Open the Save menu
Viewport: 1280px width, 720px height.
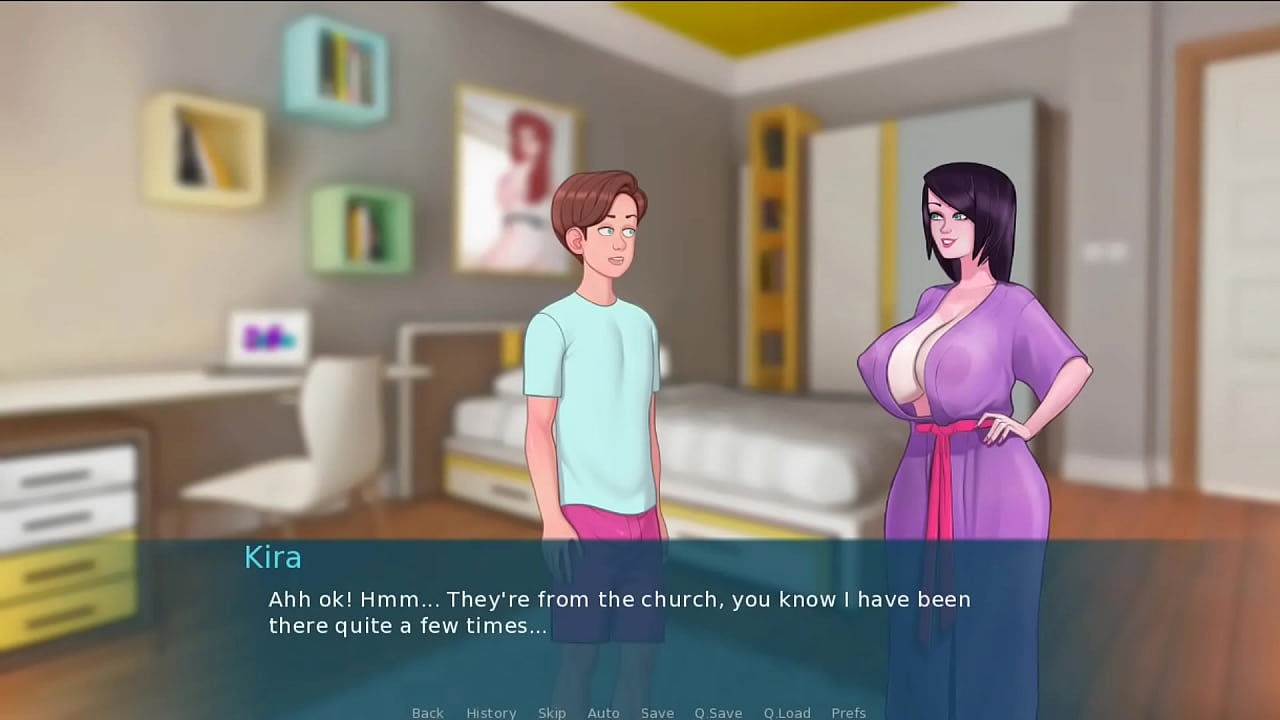click(x=657, y=712)
